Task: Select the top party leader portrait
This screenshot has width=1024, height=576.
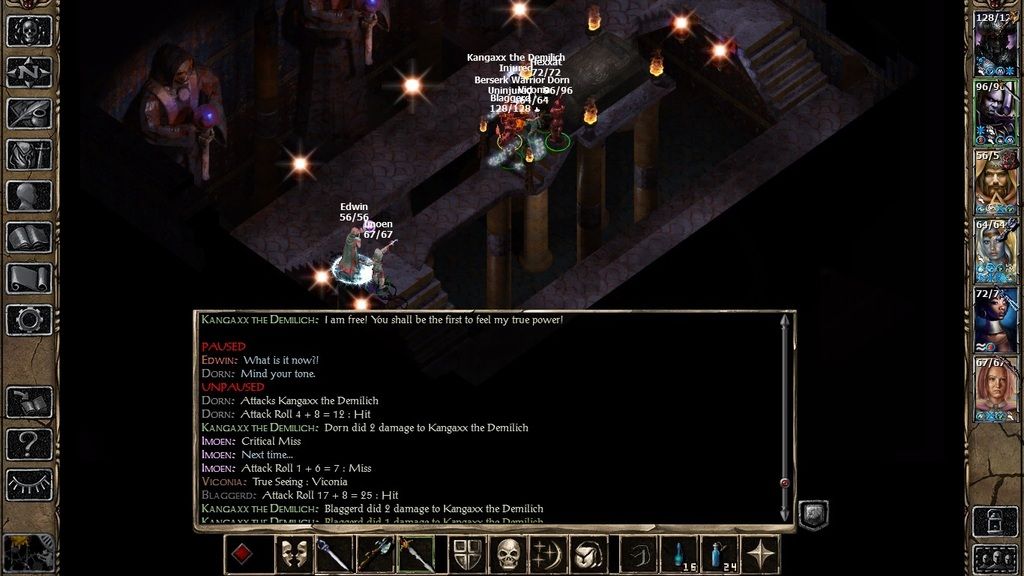Action: (x=995, y=44)
